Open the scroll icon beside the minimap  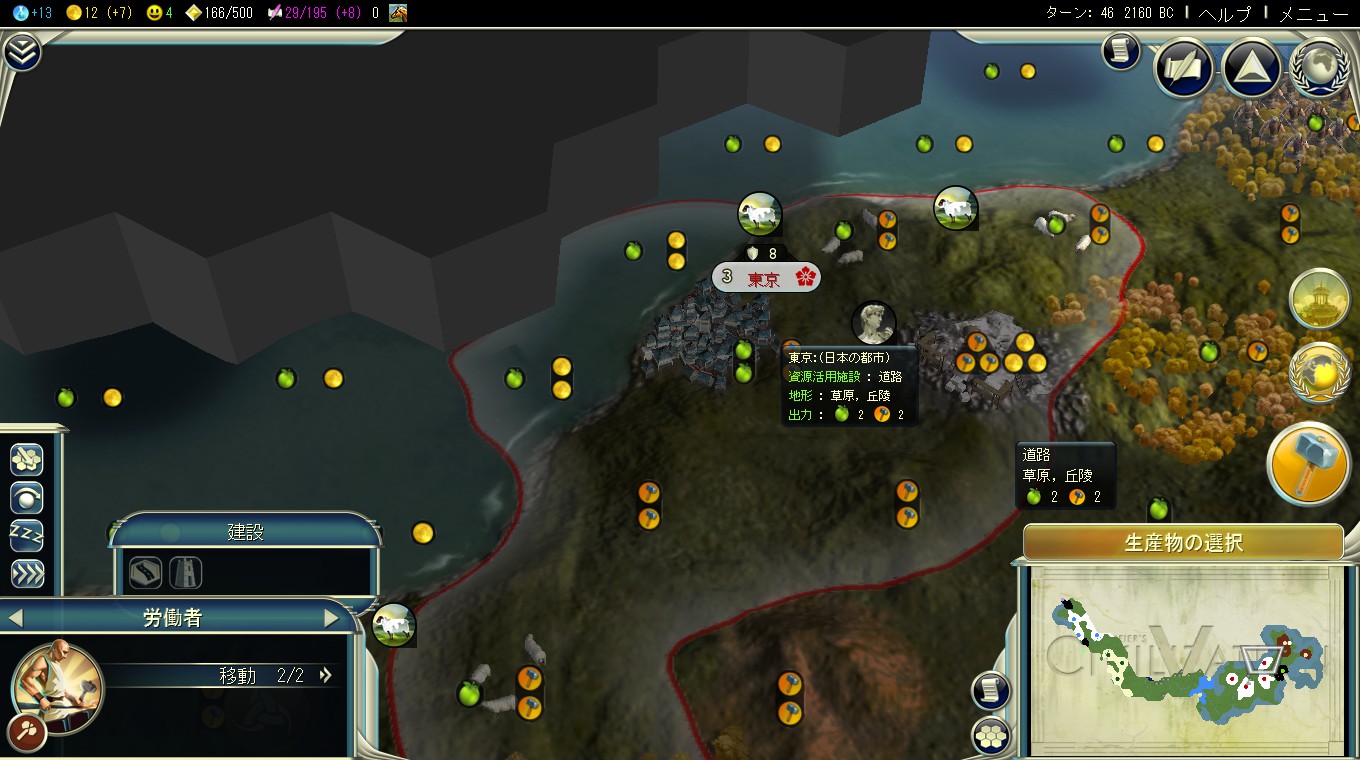tap(990, 690)
